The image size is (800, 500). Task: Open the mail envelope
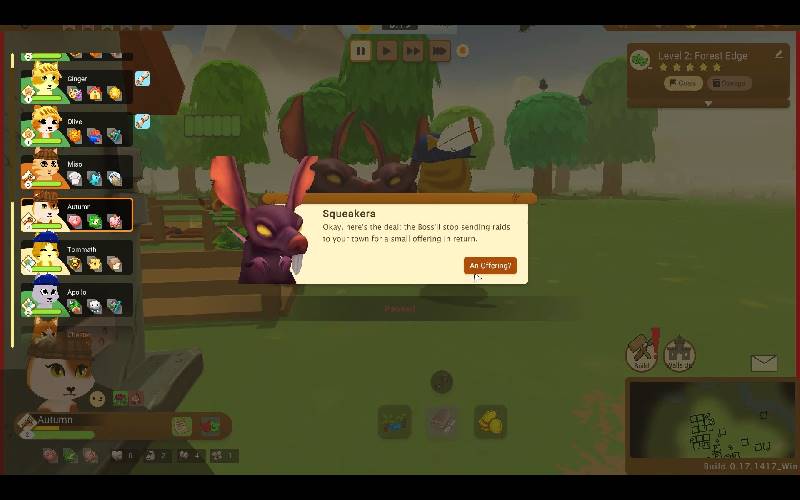pos(764,363)
